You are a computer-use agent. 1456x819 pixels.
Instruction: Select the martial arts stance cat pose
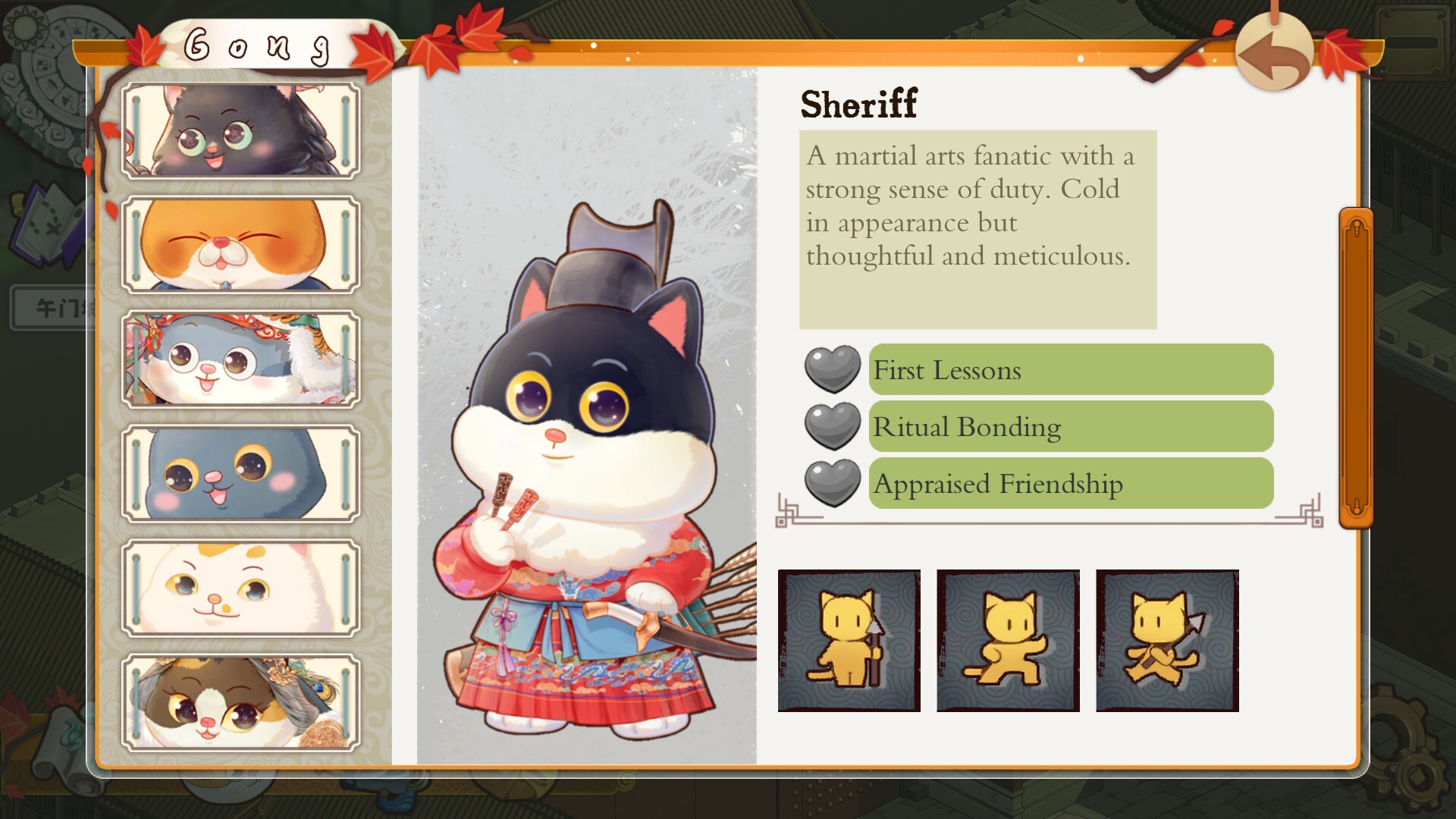click(x=1008, y=641)
